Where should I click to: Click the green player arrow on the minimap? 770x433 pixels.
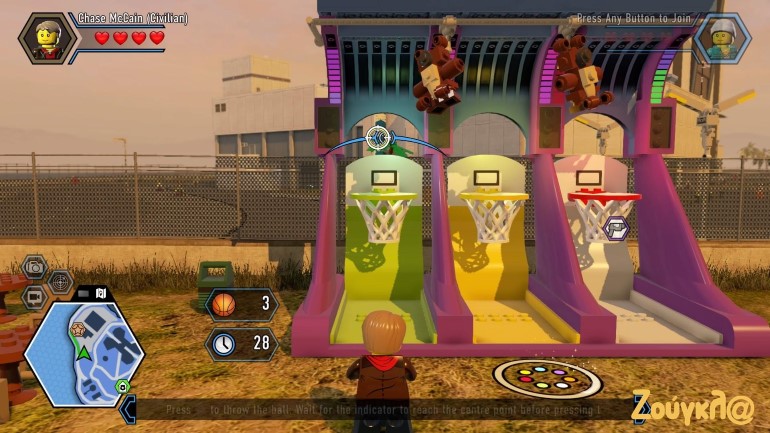coord(85,351)
